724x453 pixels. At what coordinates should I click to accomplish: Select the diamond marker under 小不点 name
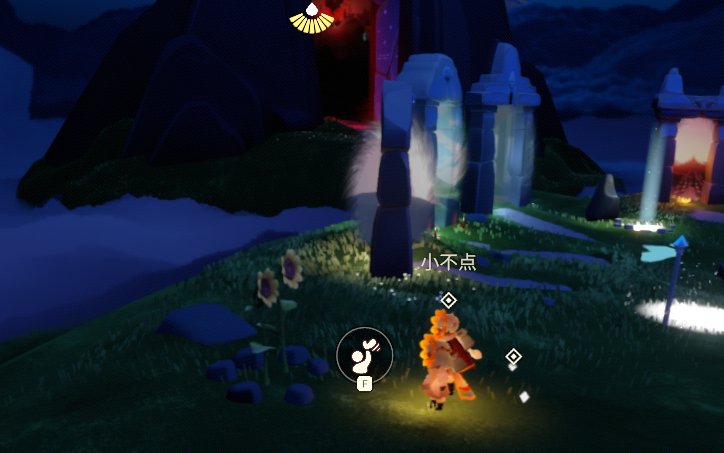point(448,300)
